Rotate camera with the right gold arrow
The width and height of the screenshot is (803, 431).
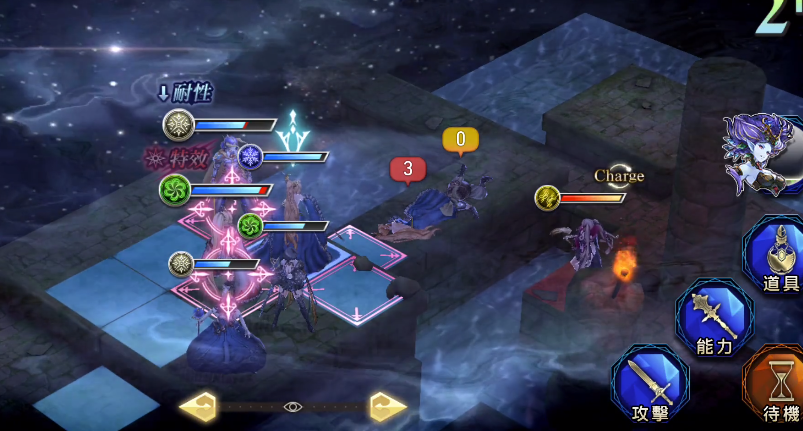point(388,406)
